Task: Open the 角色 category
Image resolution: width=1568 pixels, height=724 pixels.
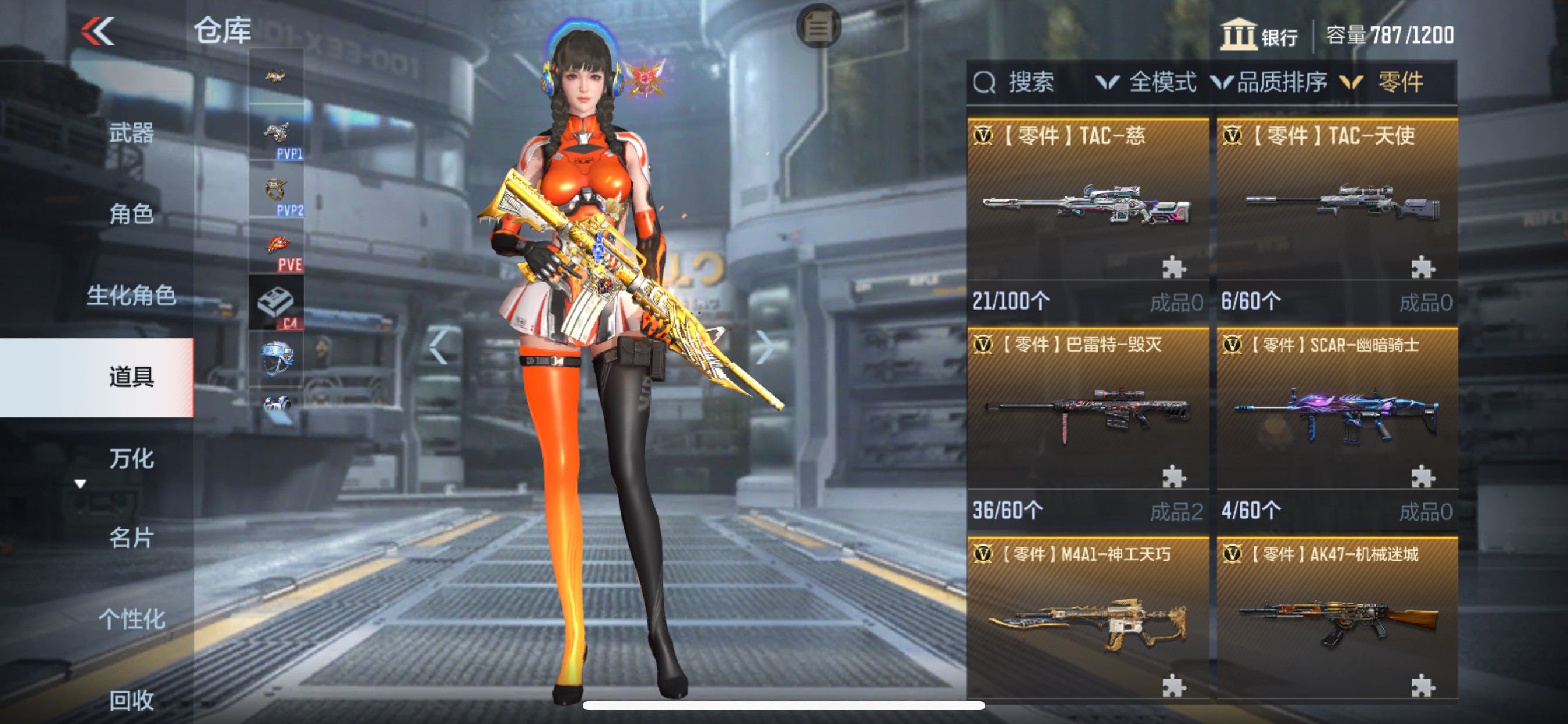Action: 131,213
